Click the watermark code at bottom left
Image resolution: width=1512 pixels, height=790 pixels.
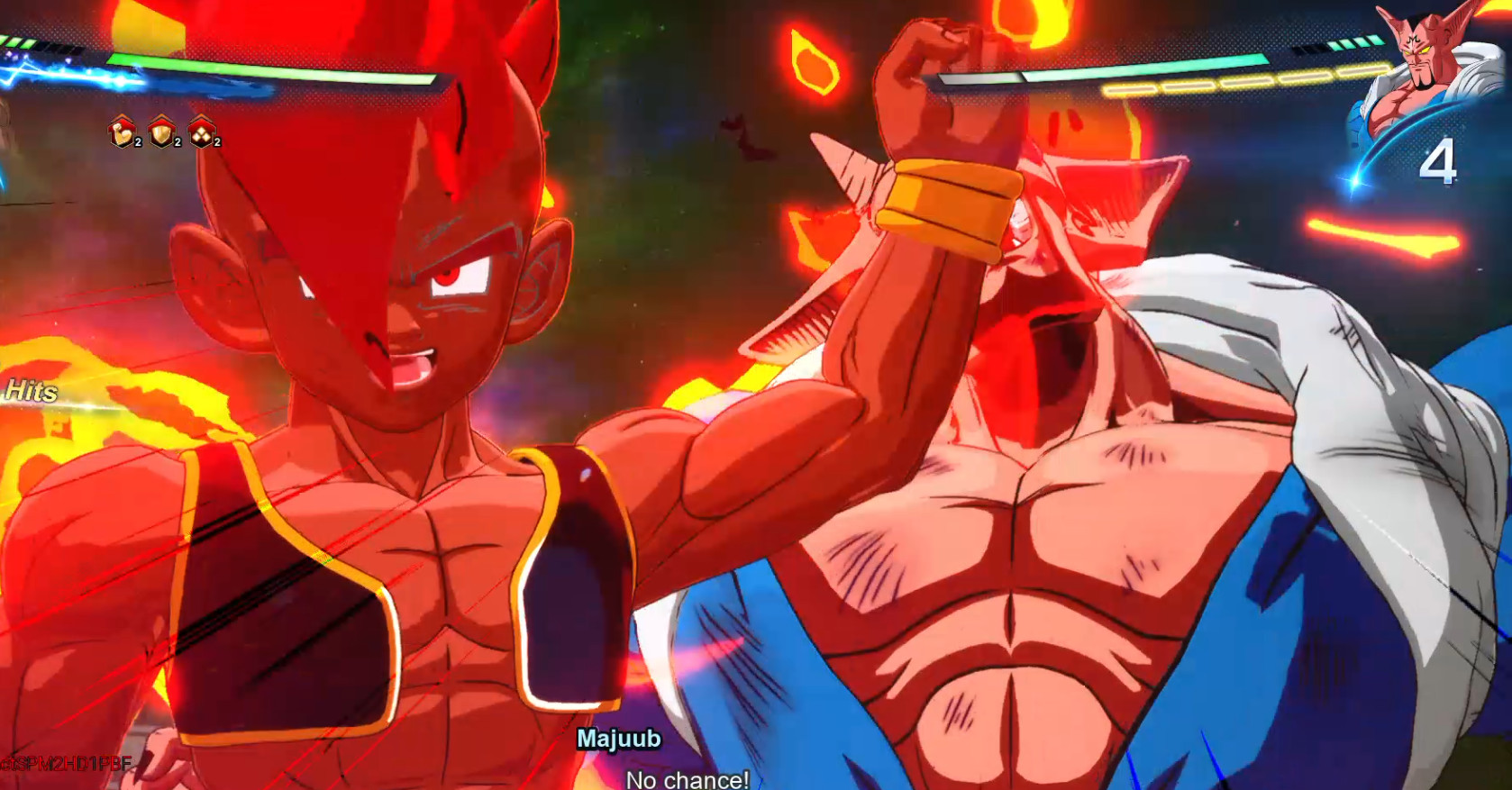pyautogui.click(x=68, y=762)
